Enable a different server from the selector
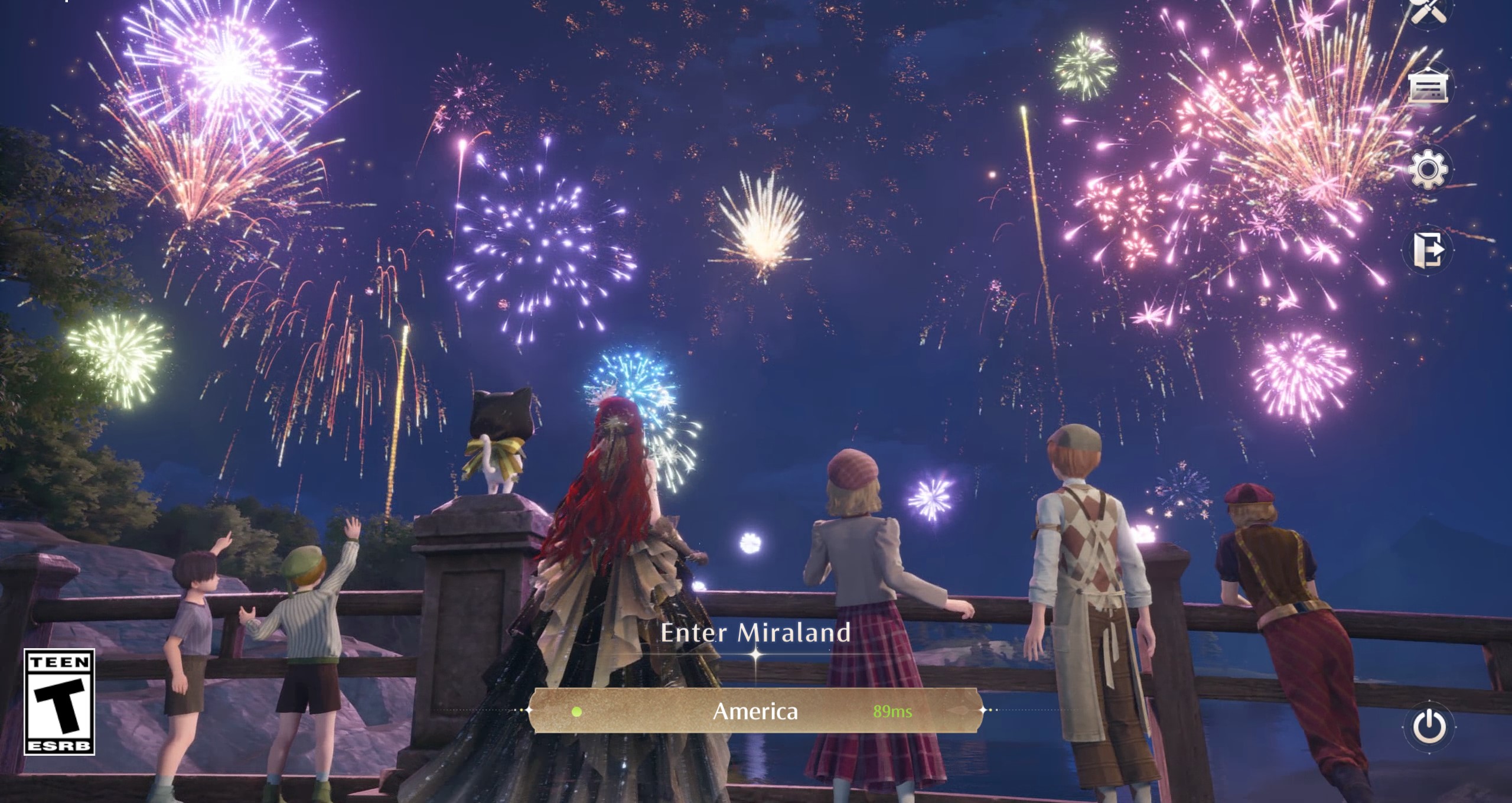Screen dimensions: 1512x803 point(756,712)
